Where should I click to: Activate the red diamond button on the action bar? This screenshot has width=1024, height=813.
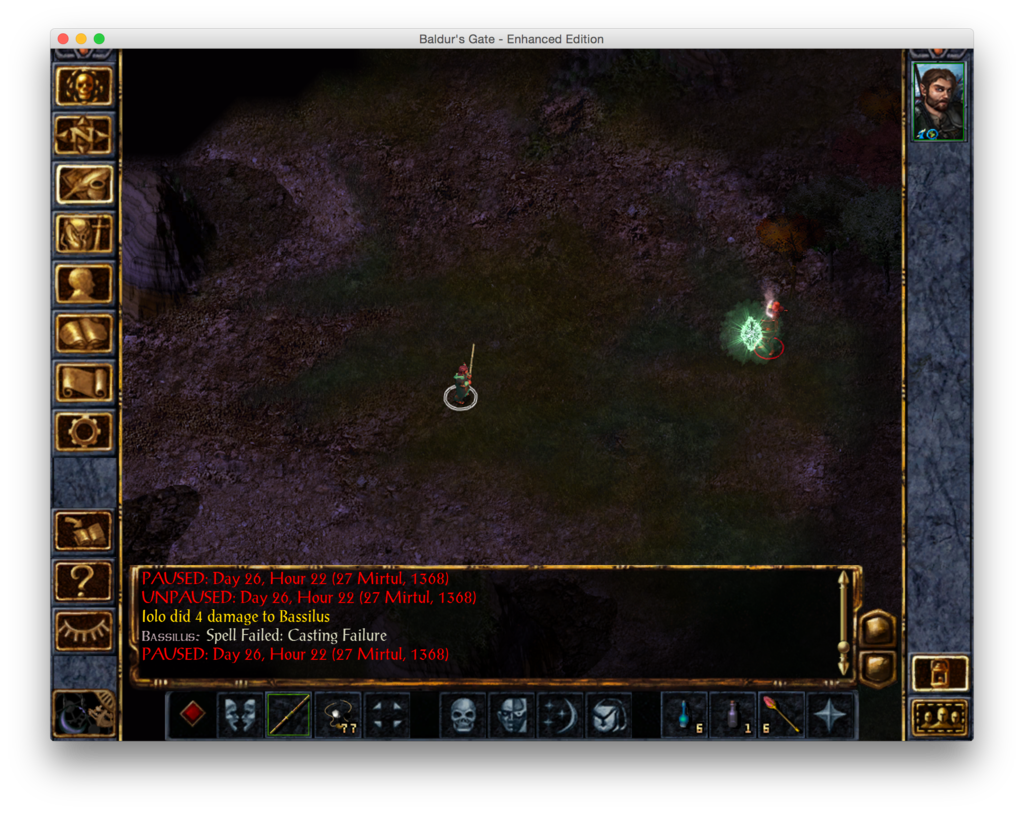click(192, 714)
